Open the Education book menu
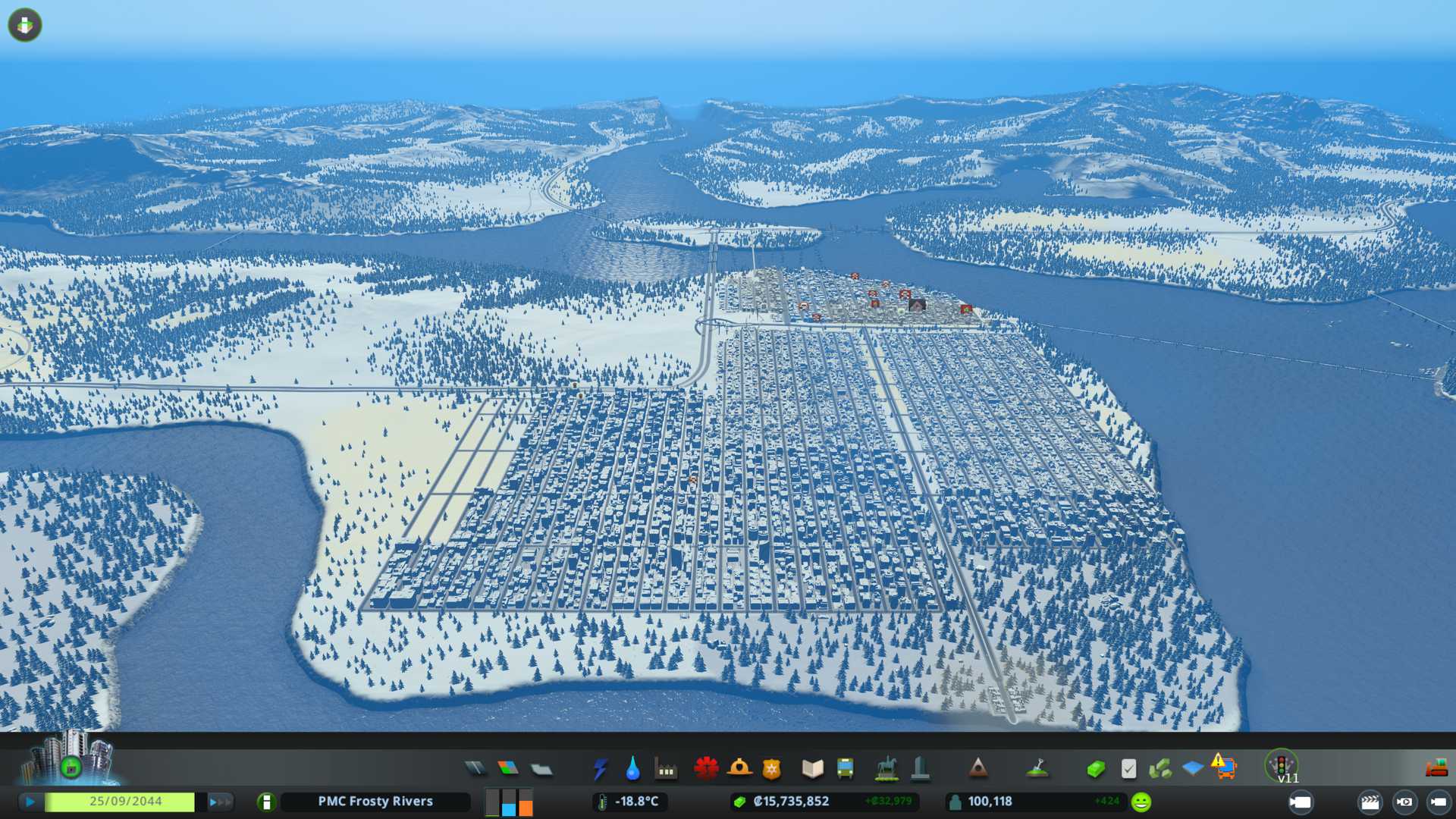This screenshot has height=819, width=1456. tap(812, 769)
